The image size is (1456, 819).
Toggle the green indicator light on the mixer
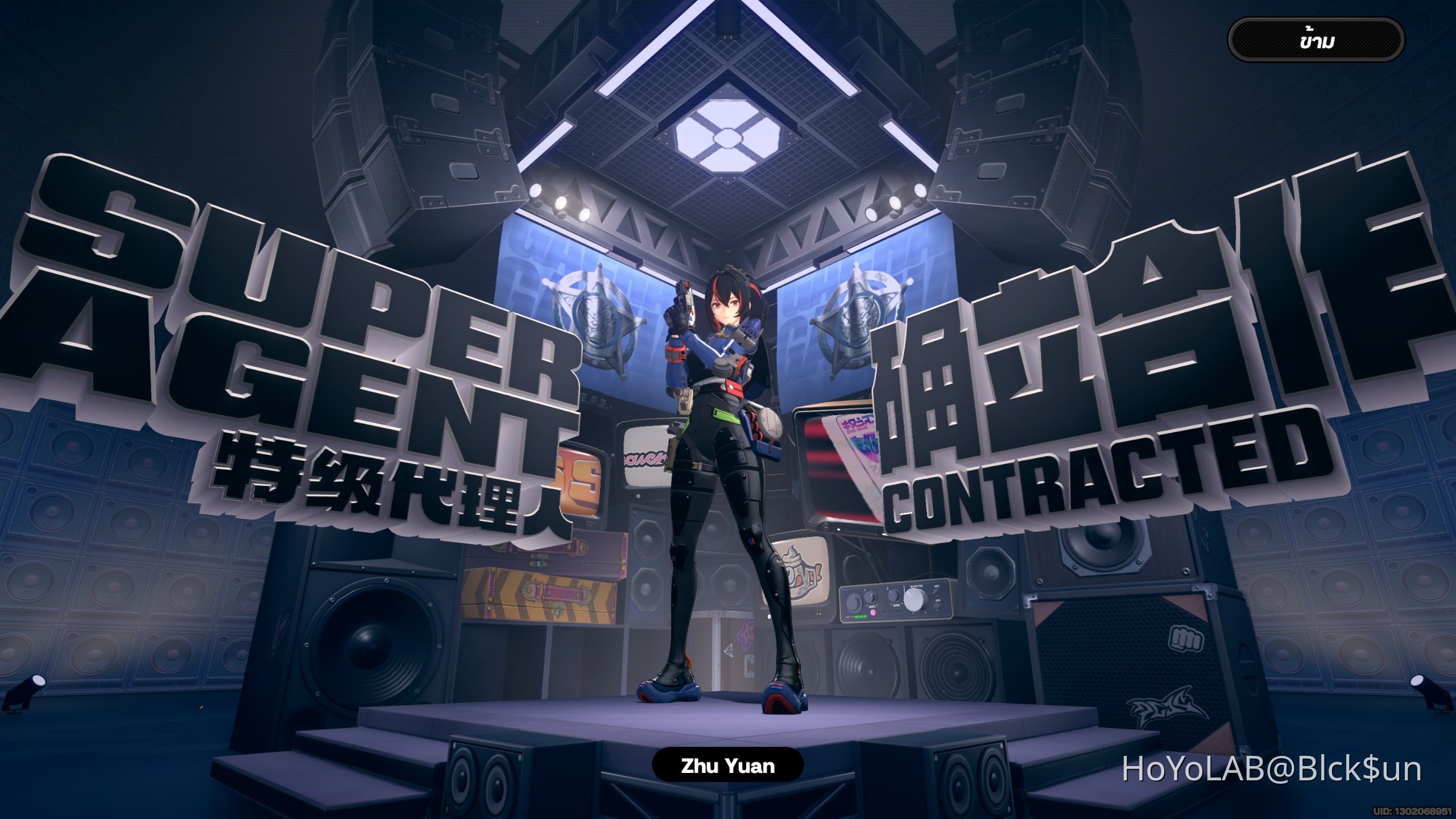[x=861, y=617]
